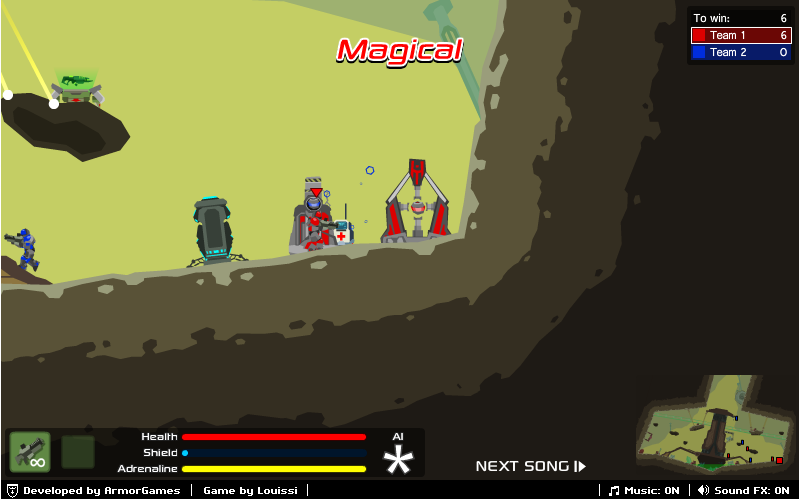Toggle the Sound FX setting
Image resolution: width=799 pixels, height=499 pixels.
coord(743,490)
